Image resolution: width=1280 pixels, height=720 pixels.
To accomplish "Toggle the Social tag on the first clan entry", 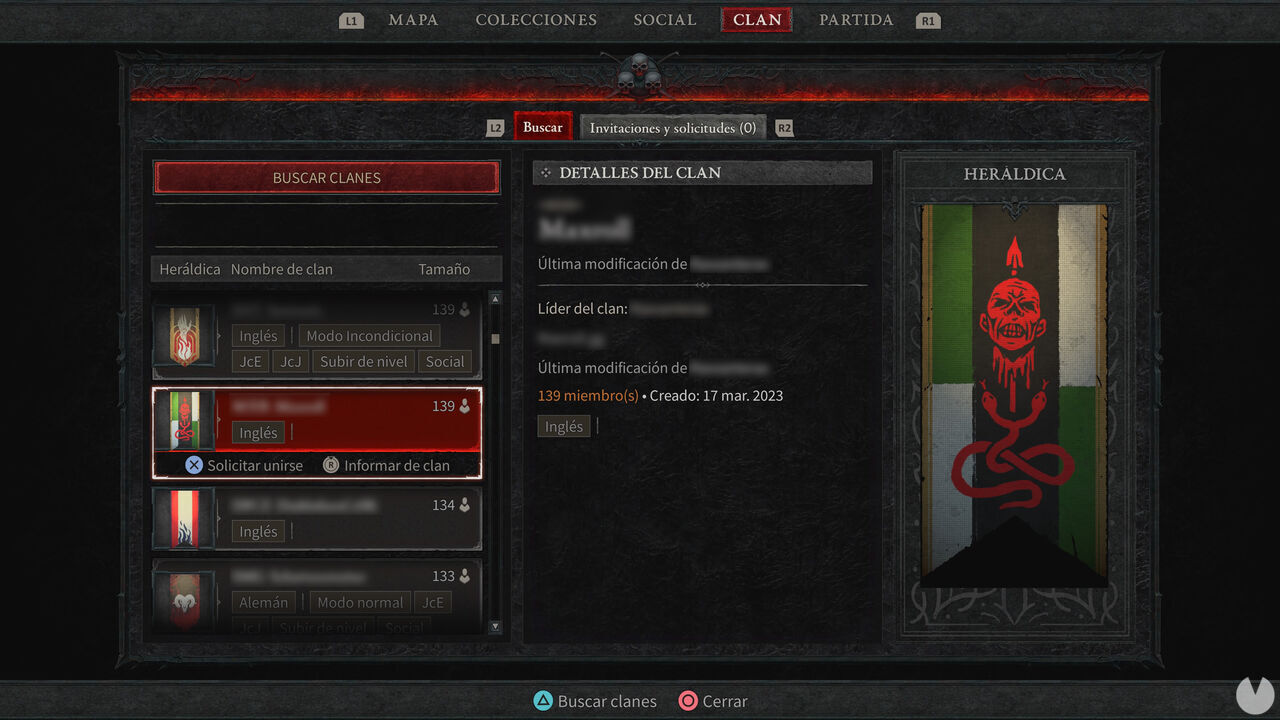I will tap(445, 361).
